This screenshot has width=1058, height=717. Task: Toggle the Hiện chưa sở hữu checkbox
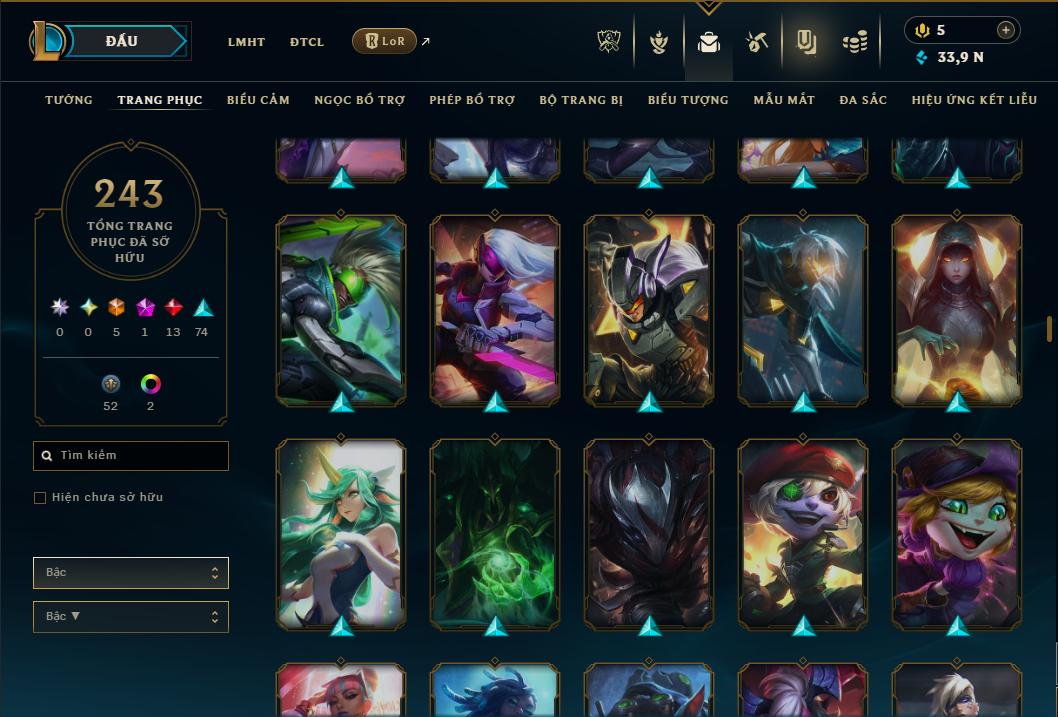coord(40,498)
